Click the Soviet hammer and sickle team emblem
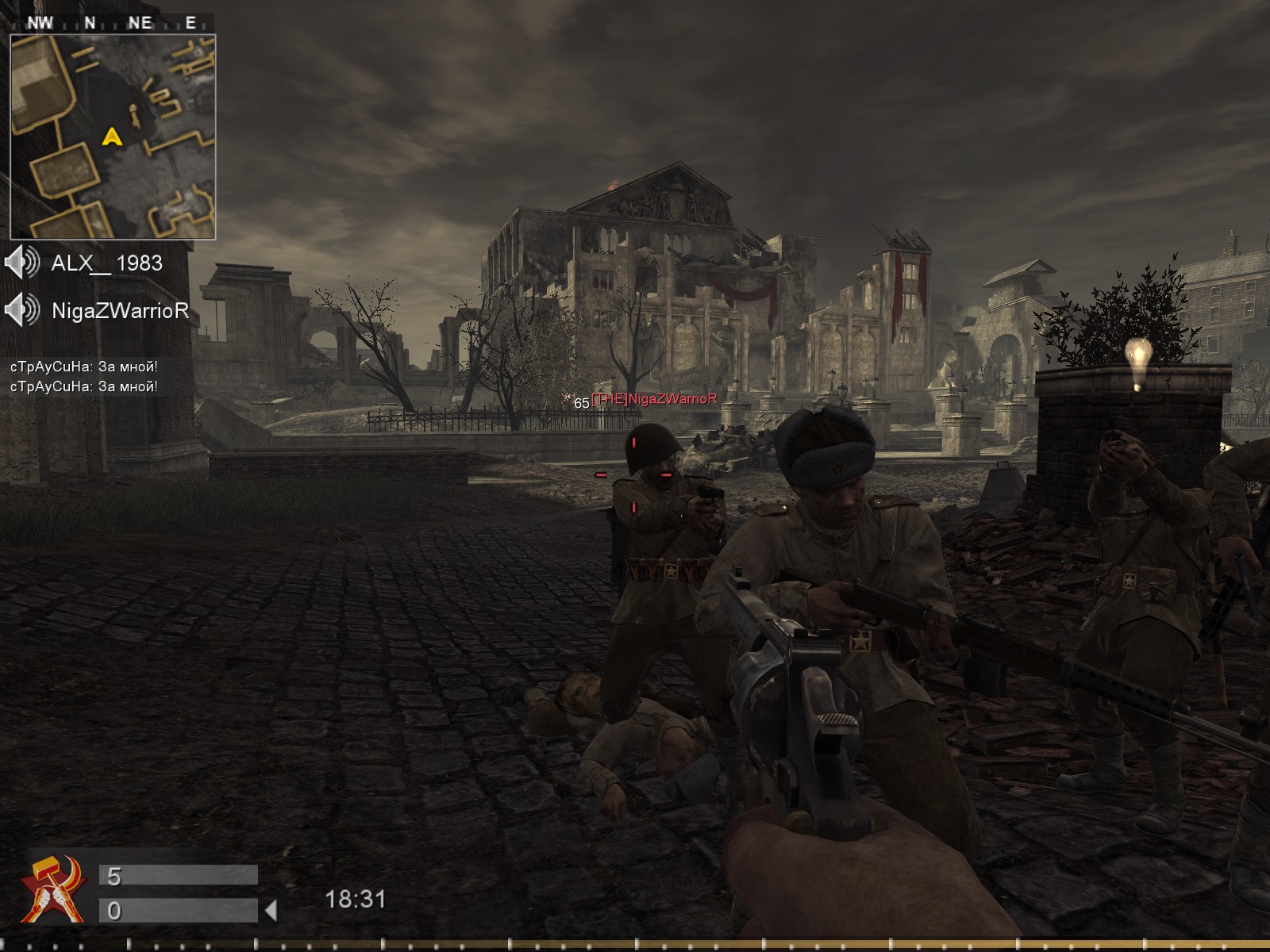 point(54,889)
